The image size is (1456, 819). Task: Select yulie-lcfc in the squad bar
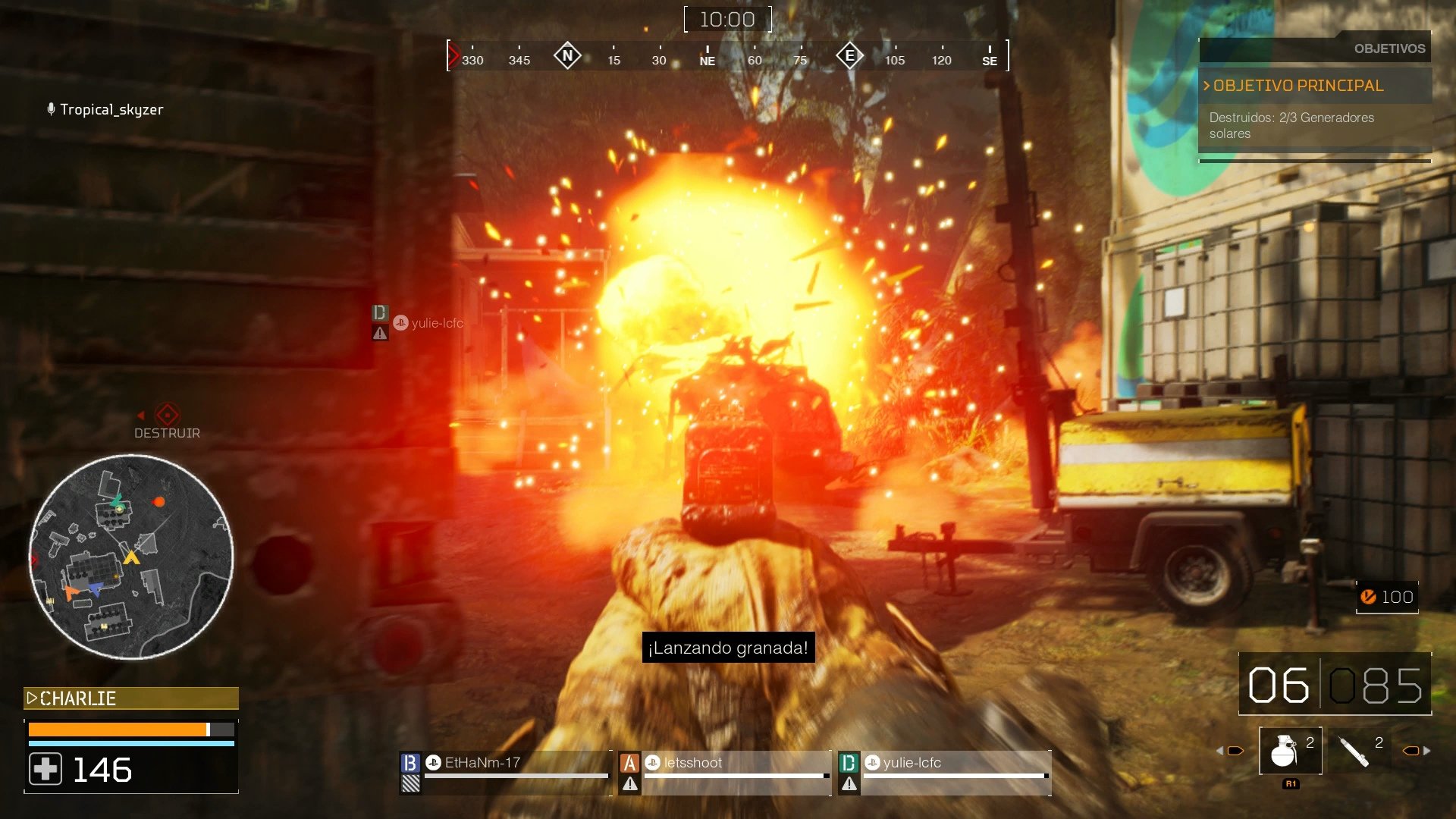944,770
